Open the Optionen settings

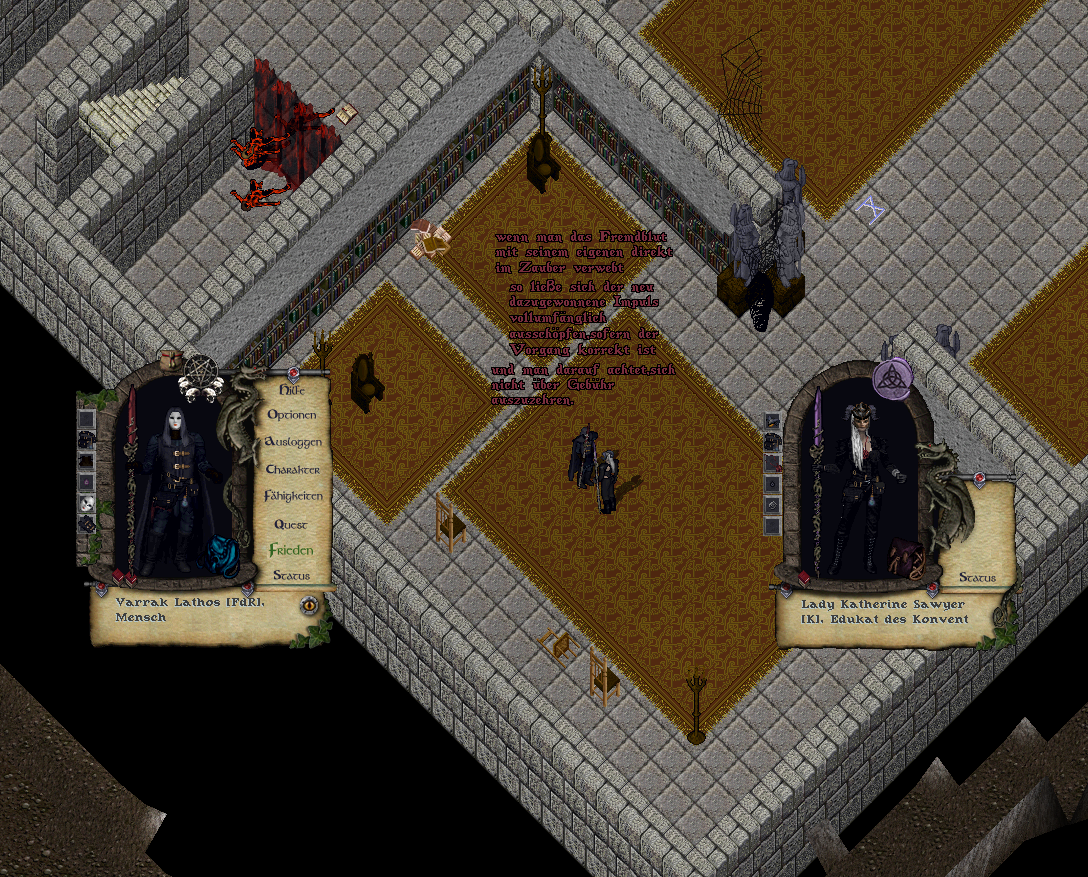coord(292,415)
